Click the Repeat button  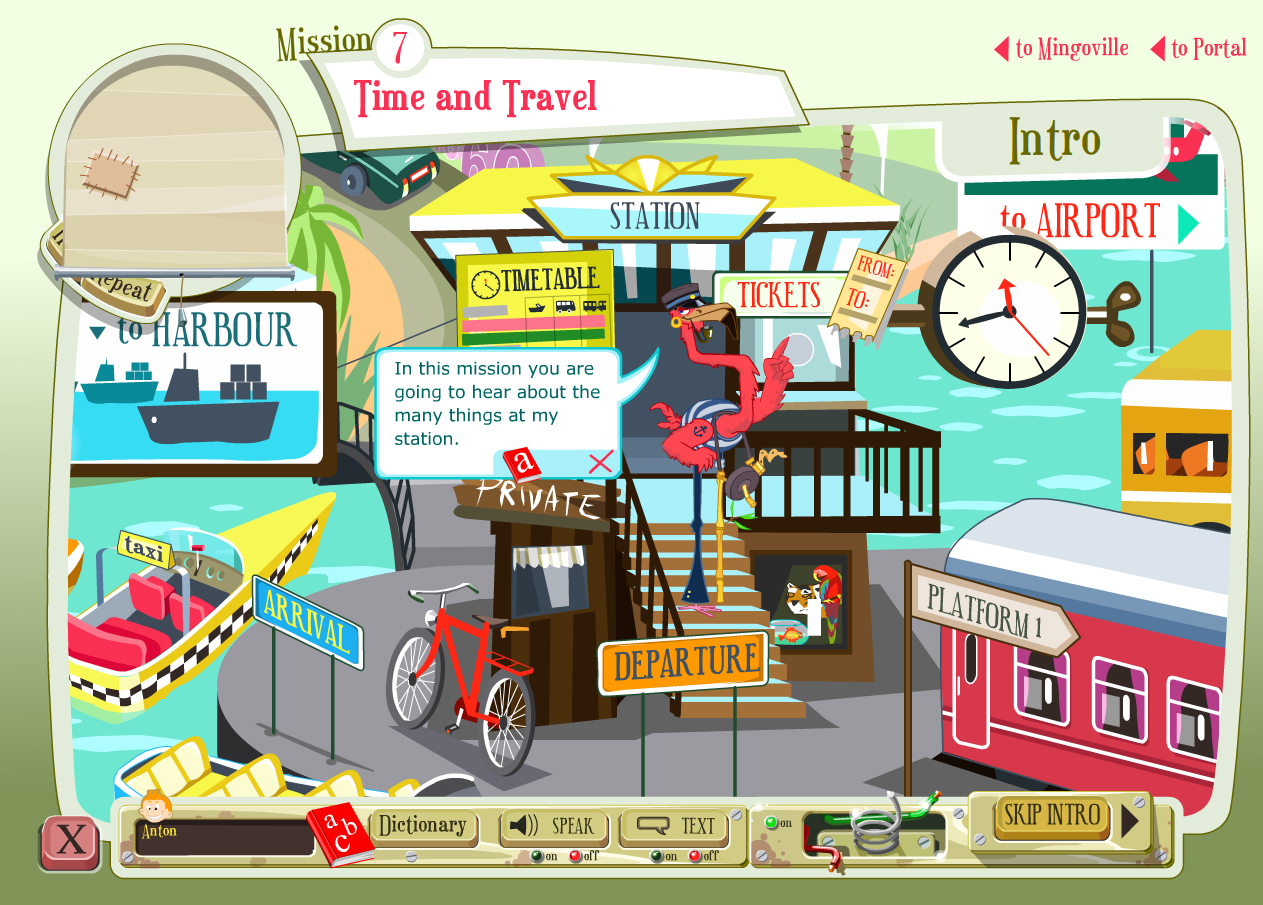coord(118,289)
